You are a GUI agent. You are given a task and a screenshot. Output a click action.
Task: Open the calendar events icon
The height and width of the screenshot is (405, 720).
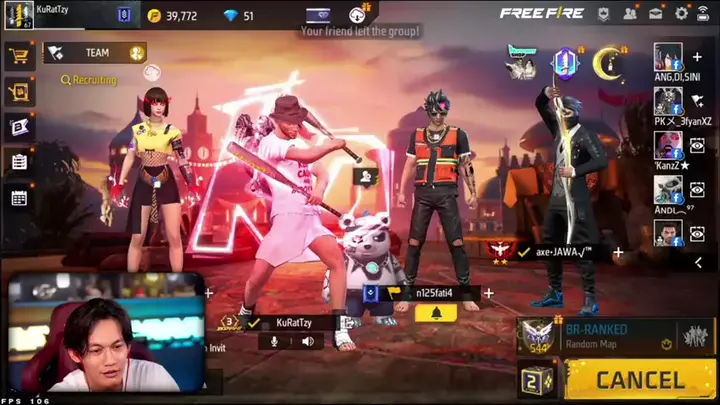(x=18, y=197)
